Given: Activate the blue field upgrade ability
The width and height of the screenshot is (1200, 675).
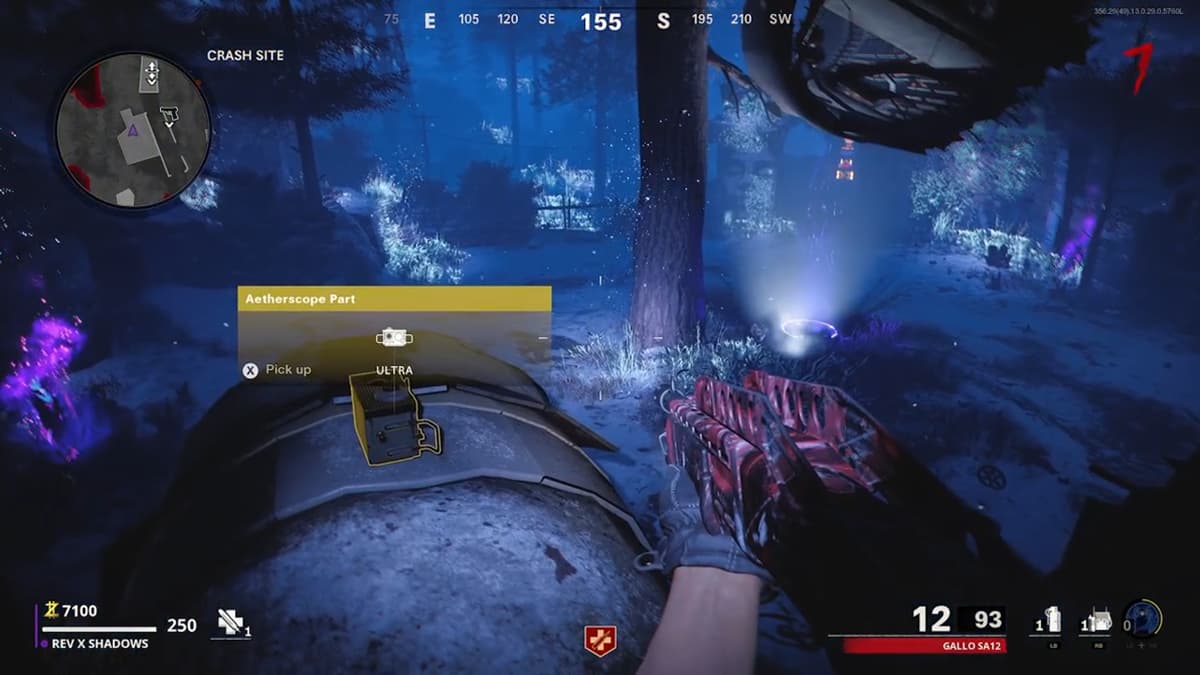Looking at the screenshot, I should (x=1142, y=620).
